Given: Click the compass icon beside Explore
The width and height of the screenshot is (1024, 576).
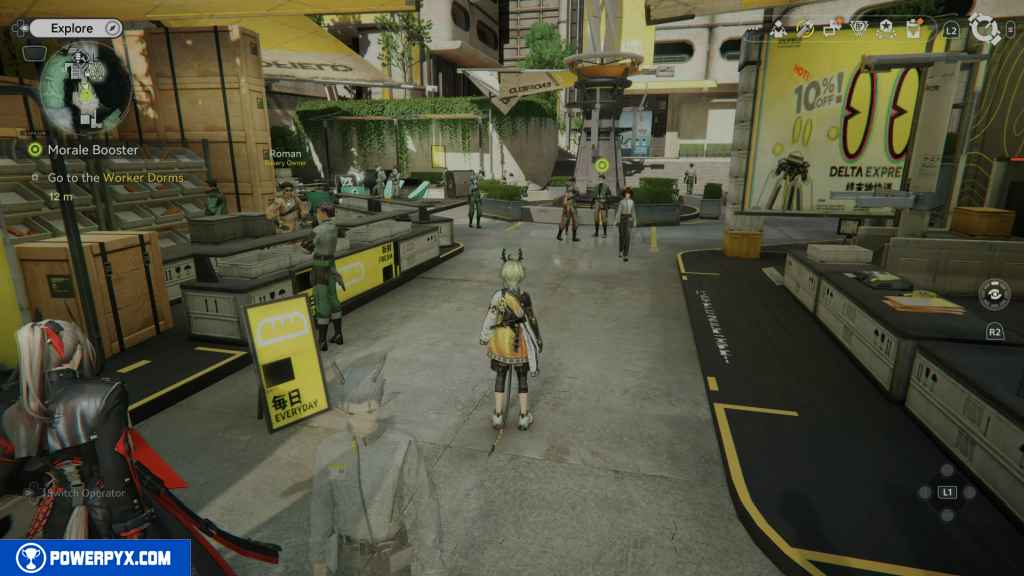Looking at the screenshot, I should point(112,29).
